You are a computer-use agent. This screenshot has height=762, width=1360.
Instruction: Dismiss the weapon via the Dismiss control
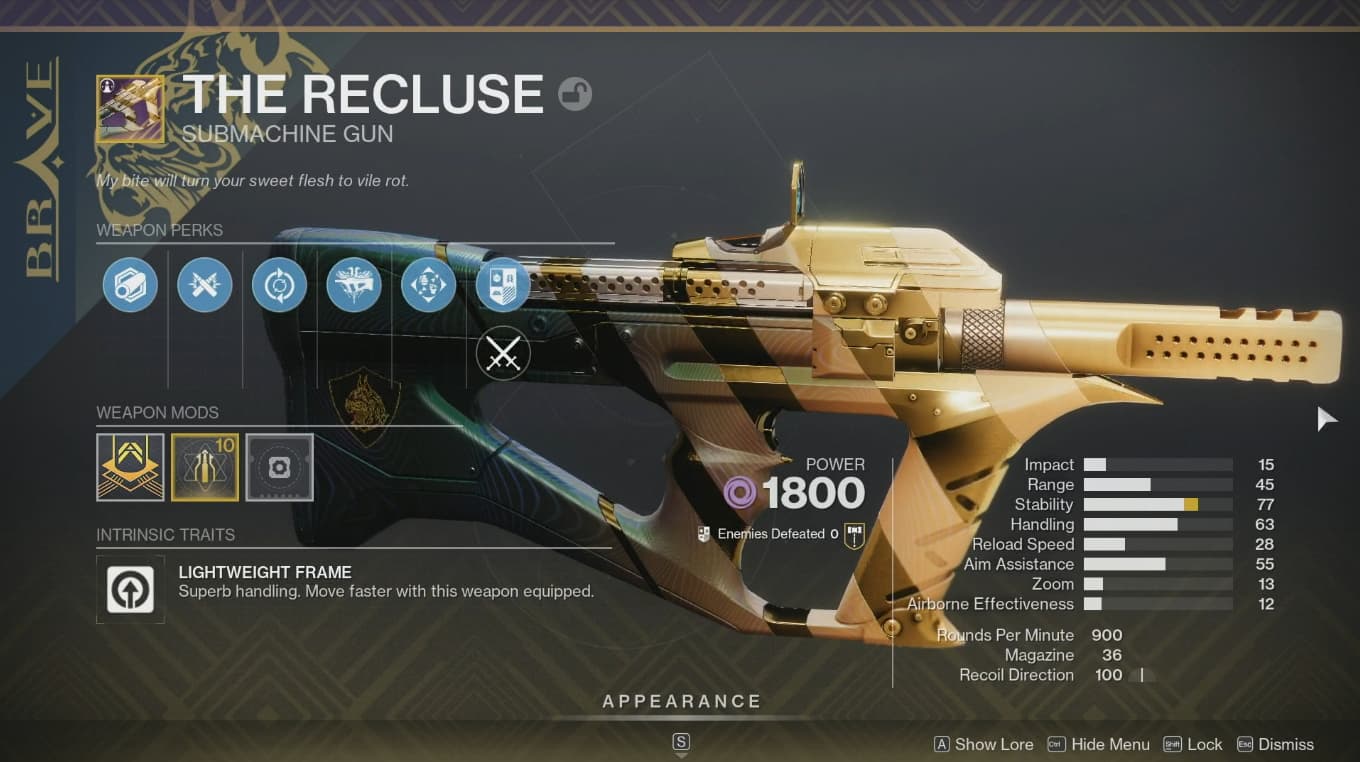click(x=1277, y=744)
